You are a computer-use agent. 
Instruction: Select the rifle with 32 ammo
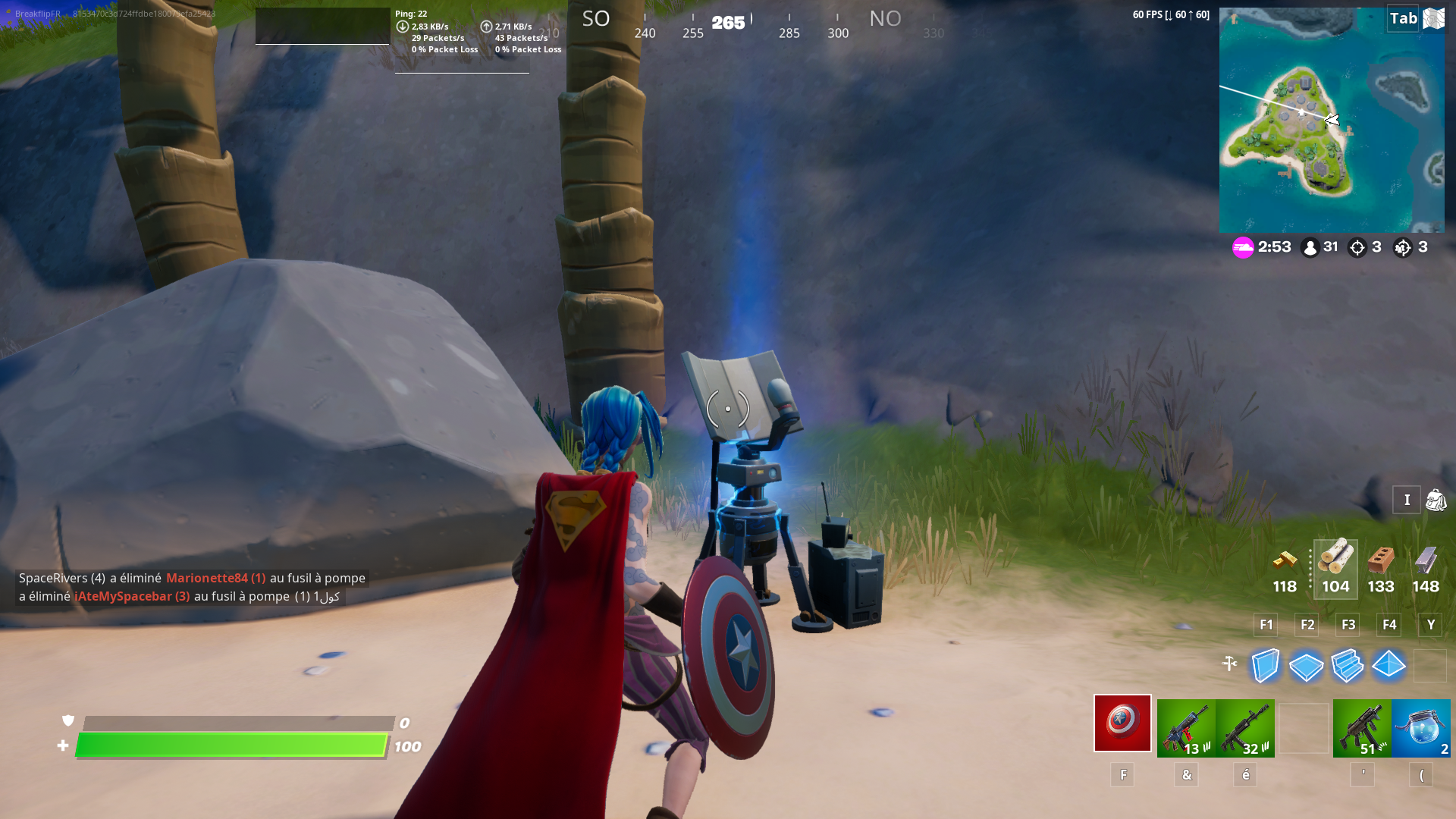point(1244,725)
